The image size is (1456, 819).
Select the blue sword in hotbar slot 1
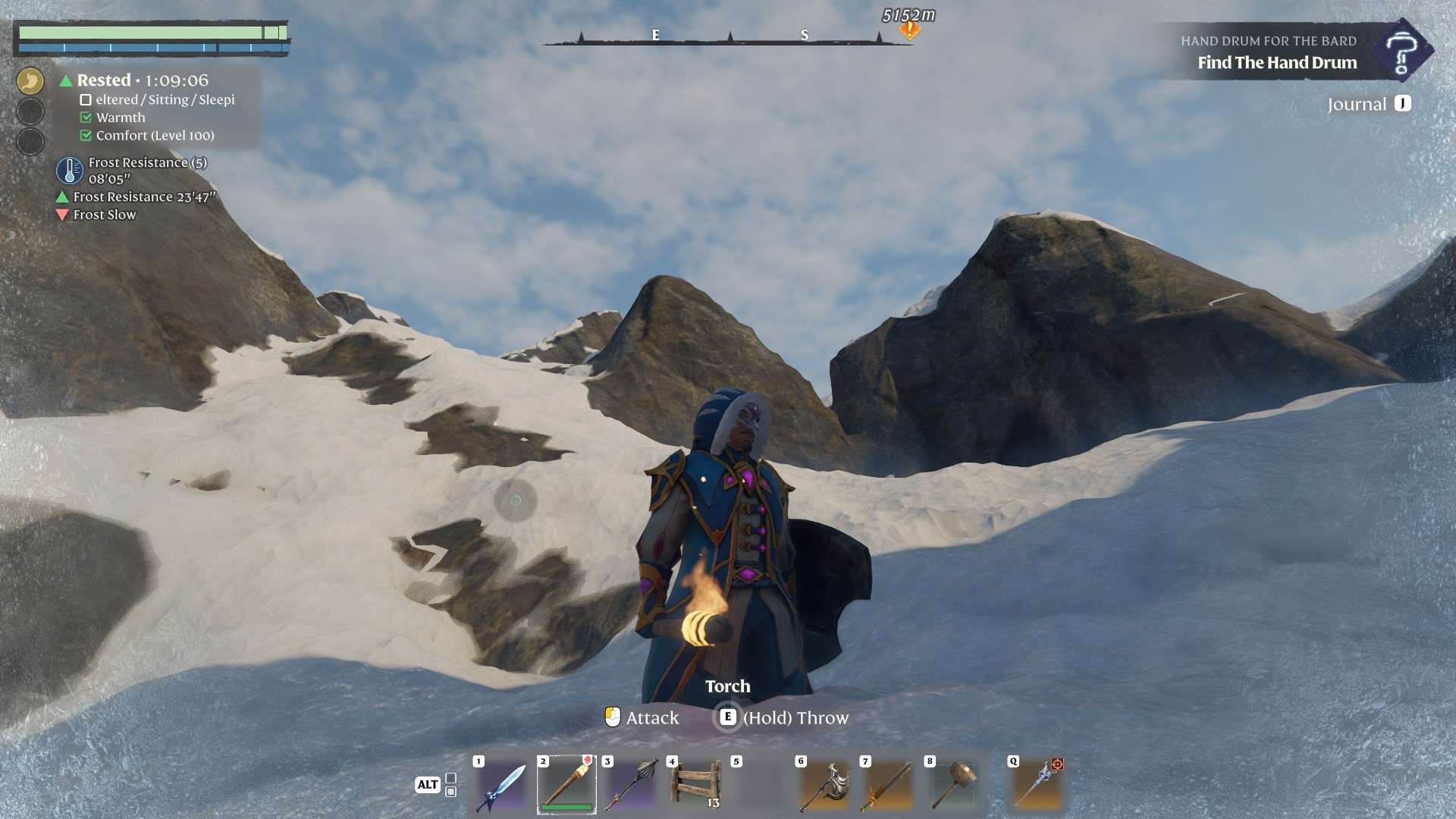500,786
